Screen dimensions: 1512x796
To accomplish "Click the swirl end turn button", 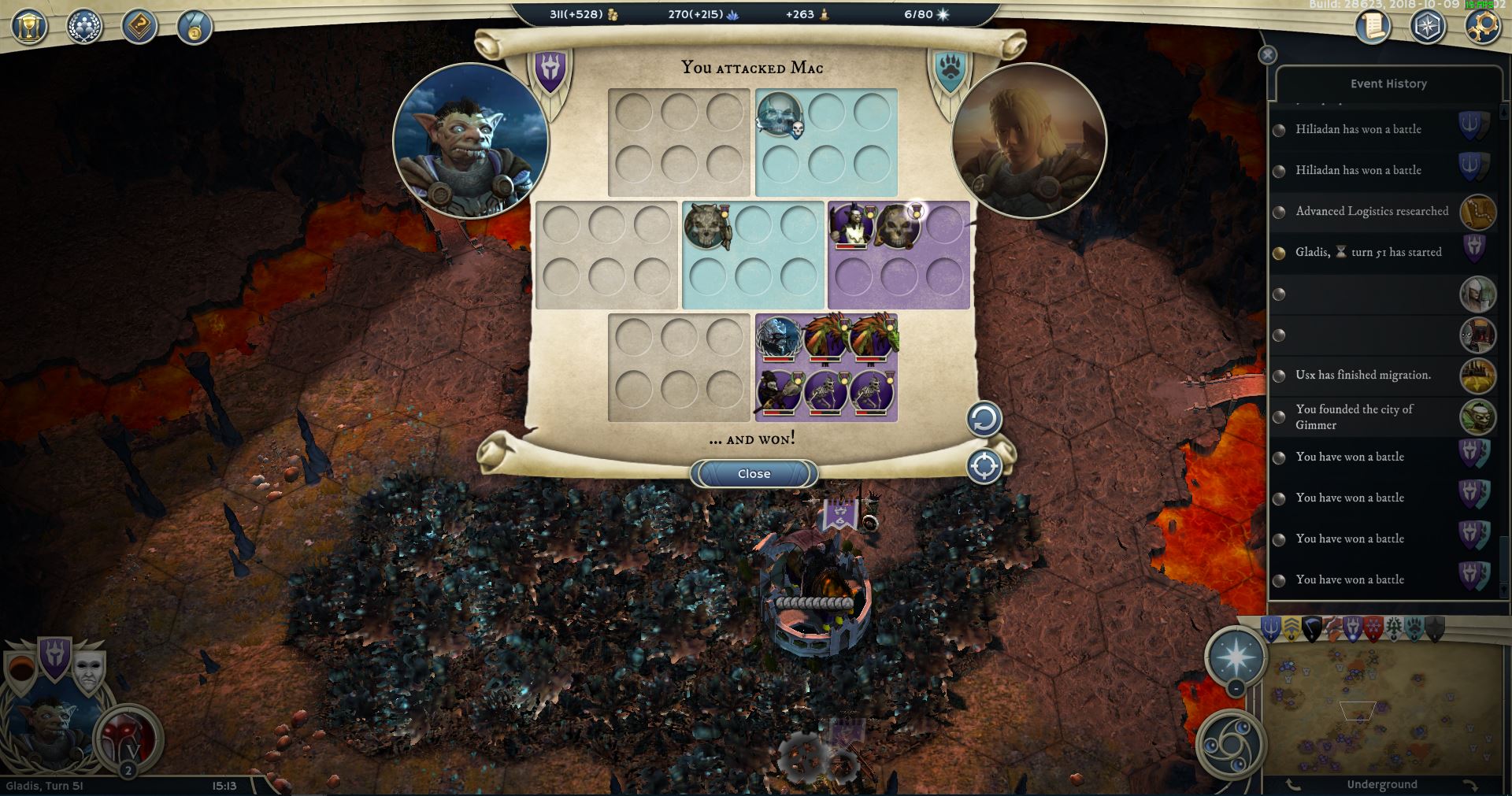I will pyautogui.click(x=1230, y=745).
